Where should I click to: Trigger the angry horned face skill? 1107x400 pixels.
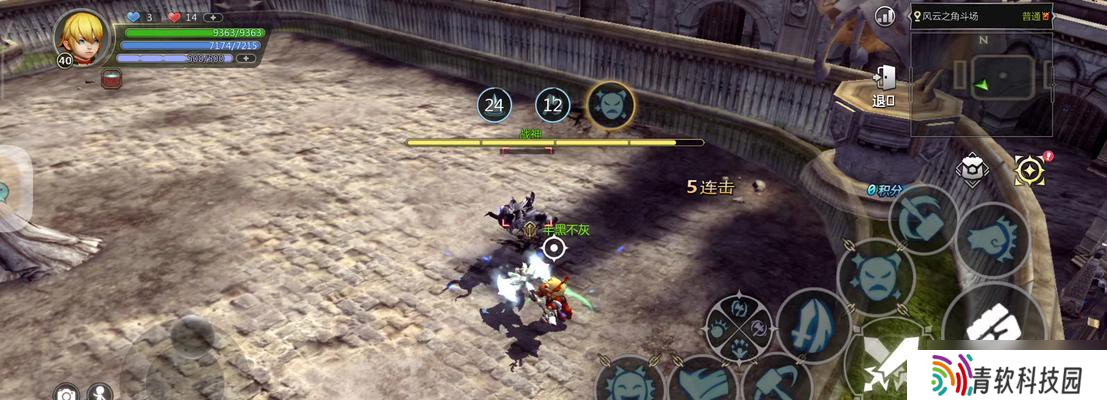click(x=874, y=277)
